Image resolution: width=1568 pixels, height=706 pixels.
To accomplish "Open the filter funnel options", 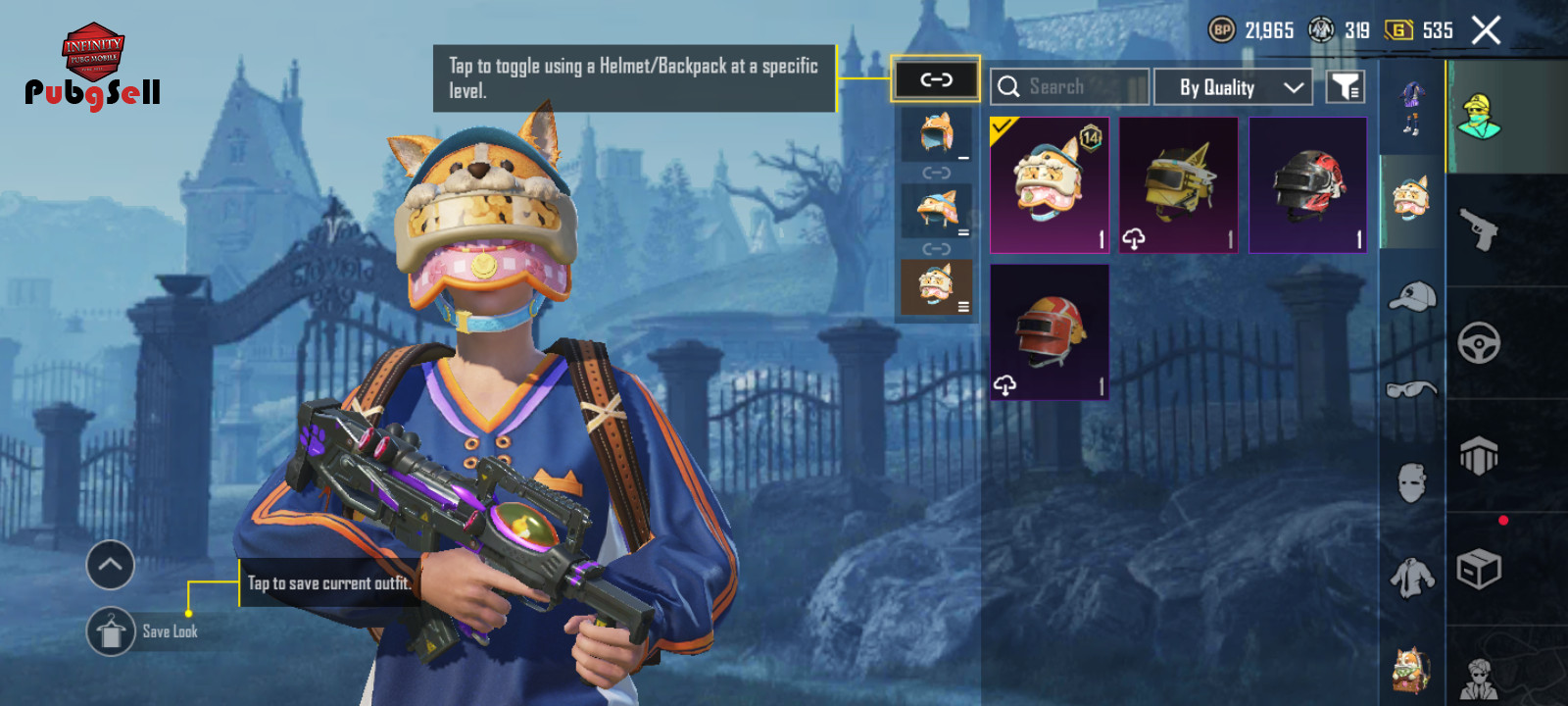I will pyautogui.click(x=1346, y=87).
